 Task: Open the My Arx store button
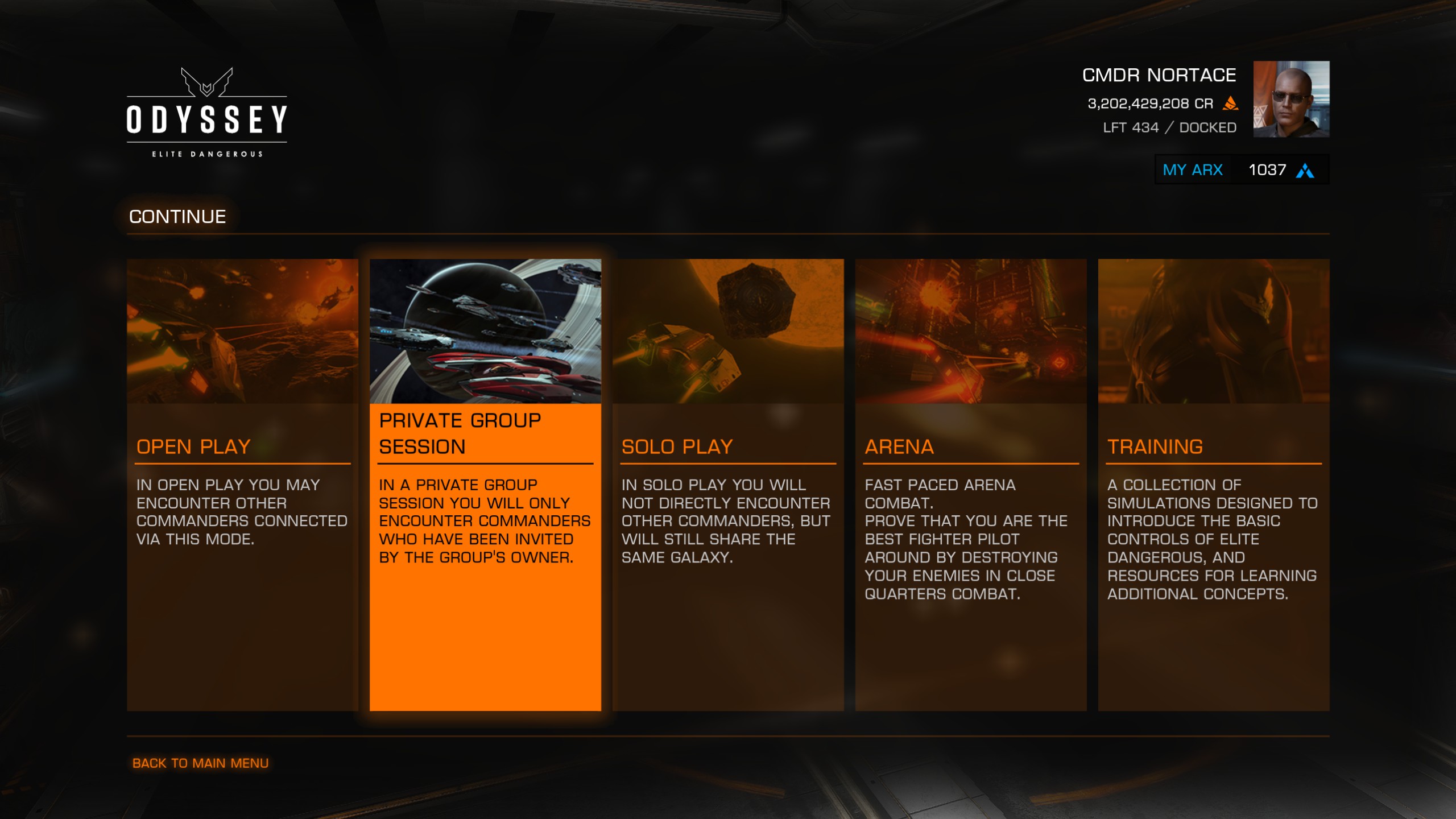[x=1241, y=170]
